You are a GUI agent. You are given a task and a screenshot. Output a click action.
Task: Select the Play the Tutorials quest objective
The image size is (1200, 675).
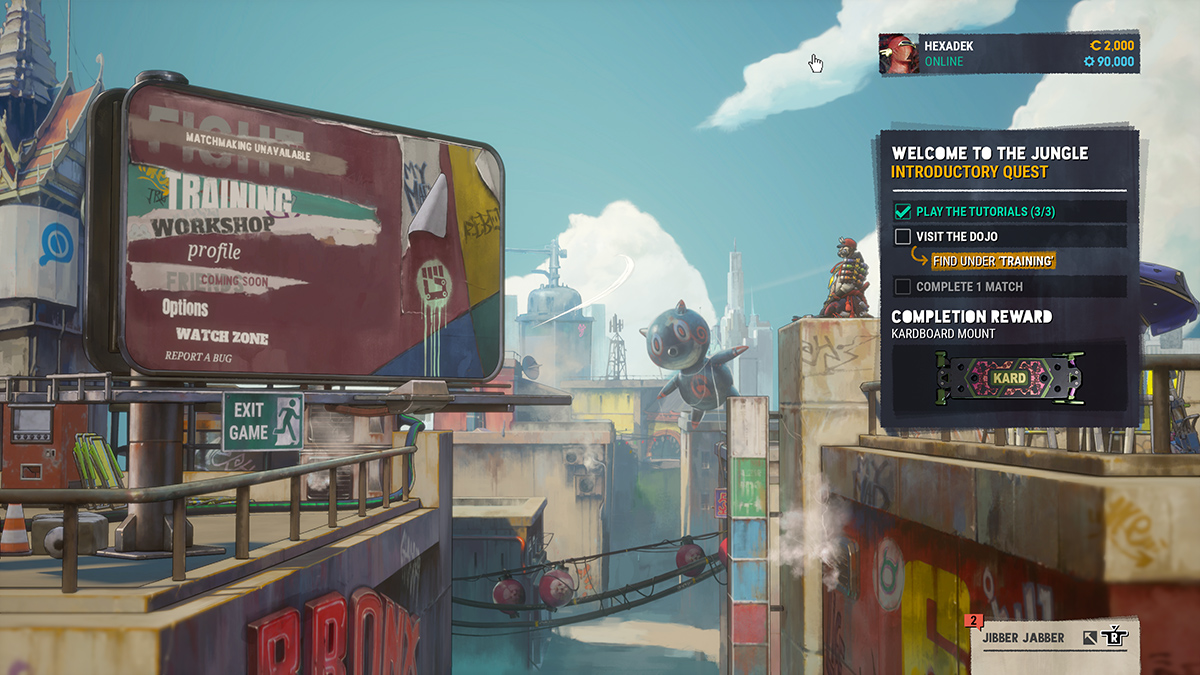[971, 212]
